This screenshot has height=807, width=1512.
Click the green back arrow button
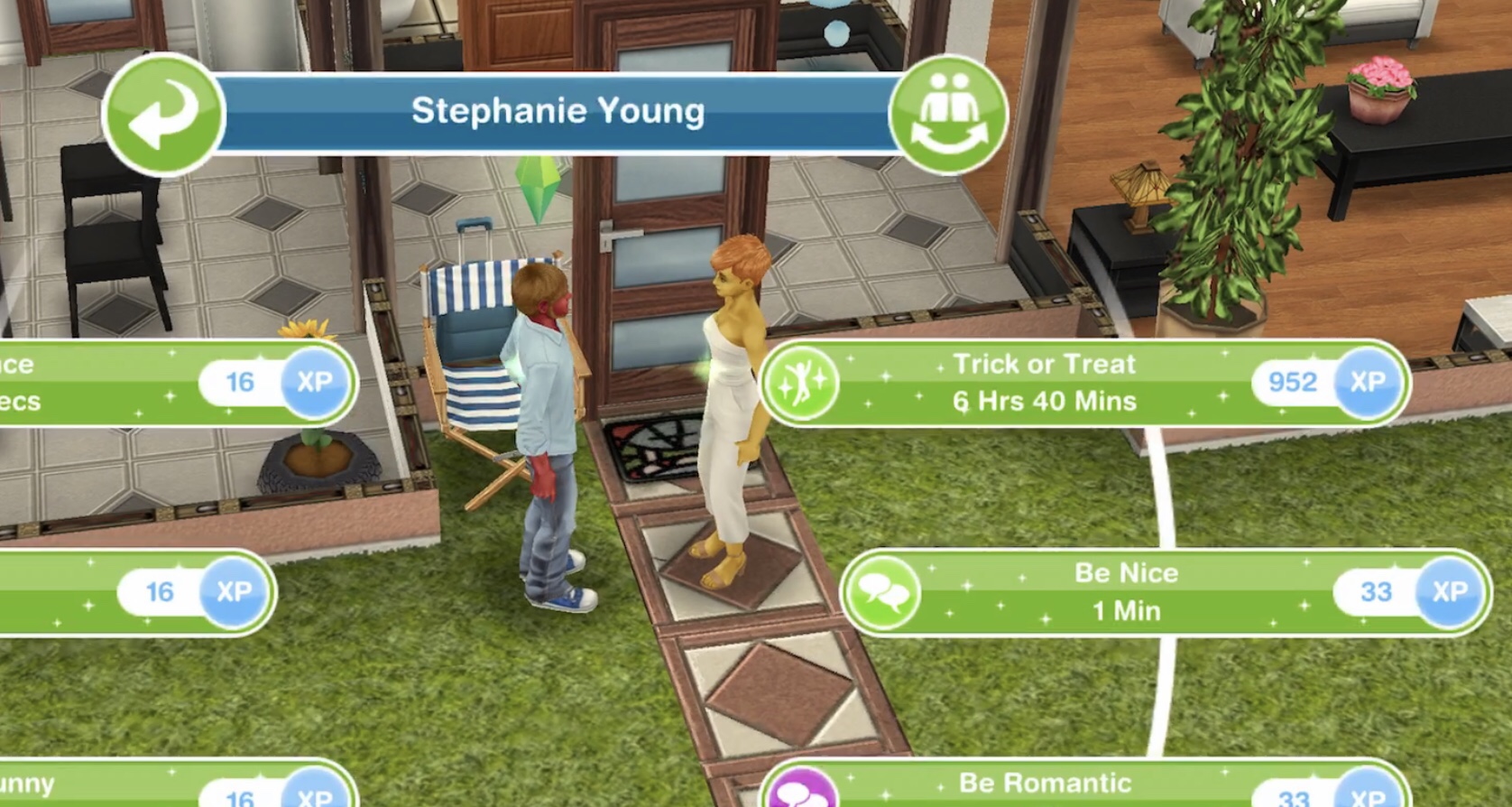coord(165,115)
